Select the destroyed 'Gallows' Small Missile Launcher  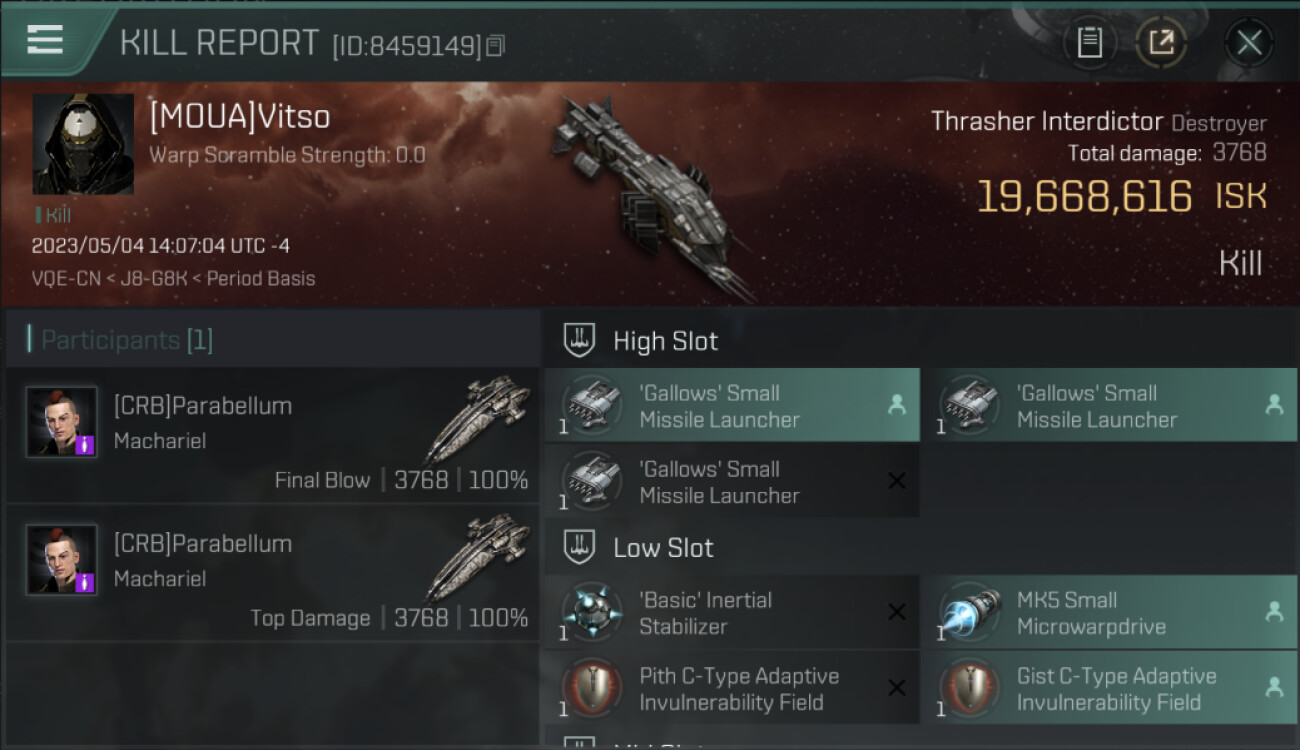(731, 482)
